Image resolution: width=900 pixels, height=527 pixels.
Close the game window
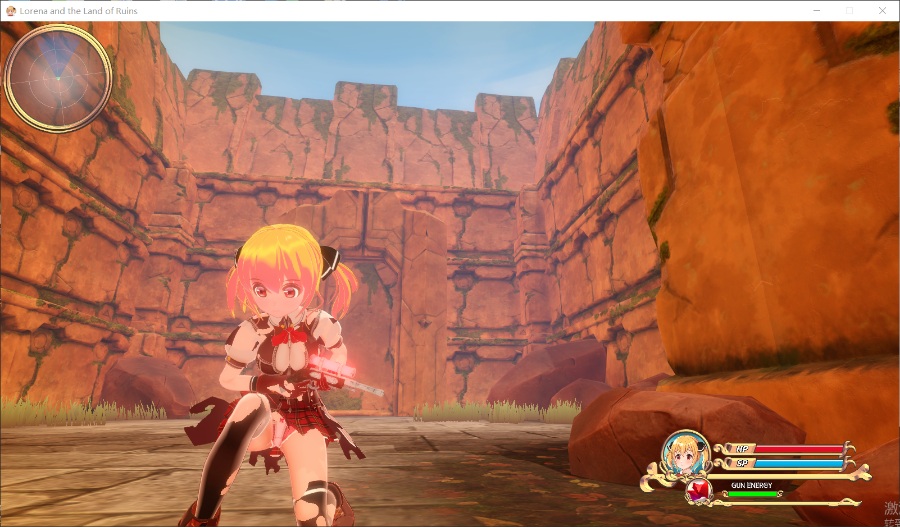click(882, 10)
